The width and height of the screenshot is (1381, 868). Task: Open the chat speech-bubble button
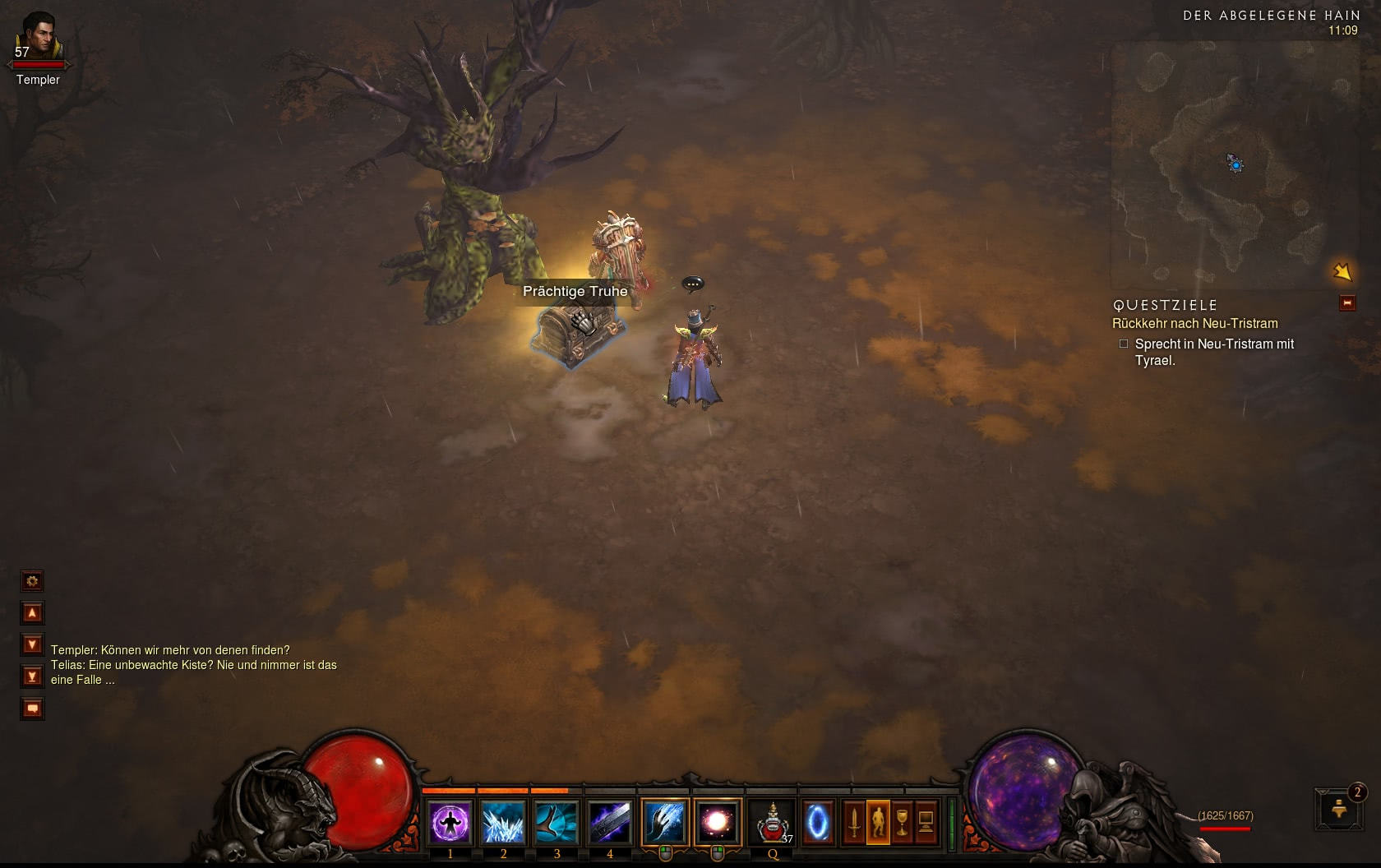click(x=32, y=709)
